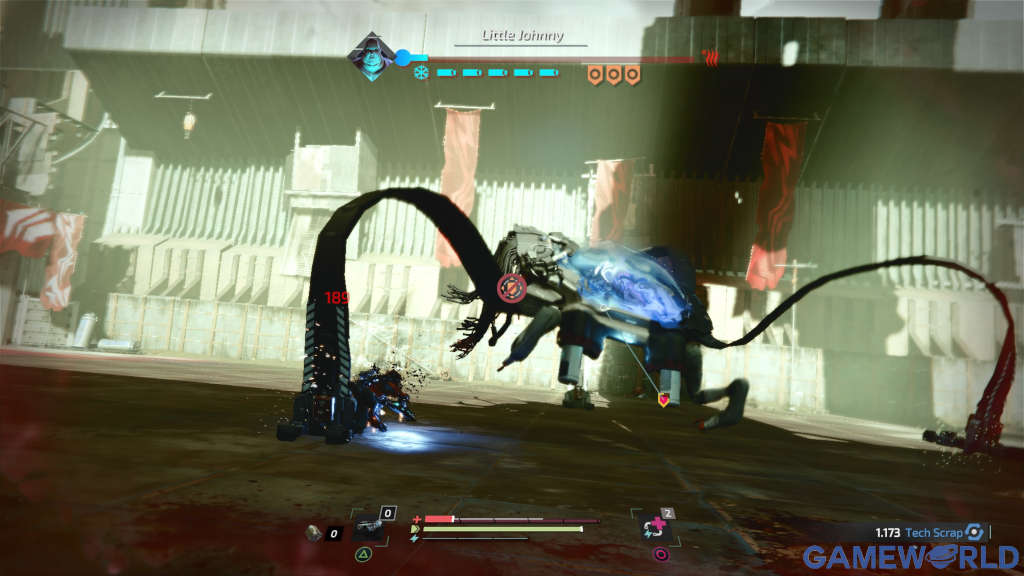Click the red target lock-on reticle

click(511, 289)
